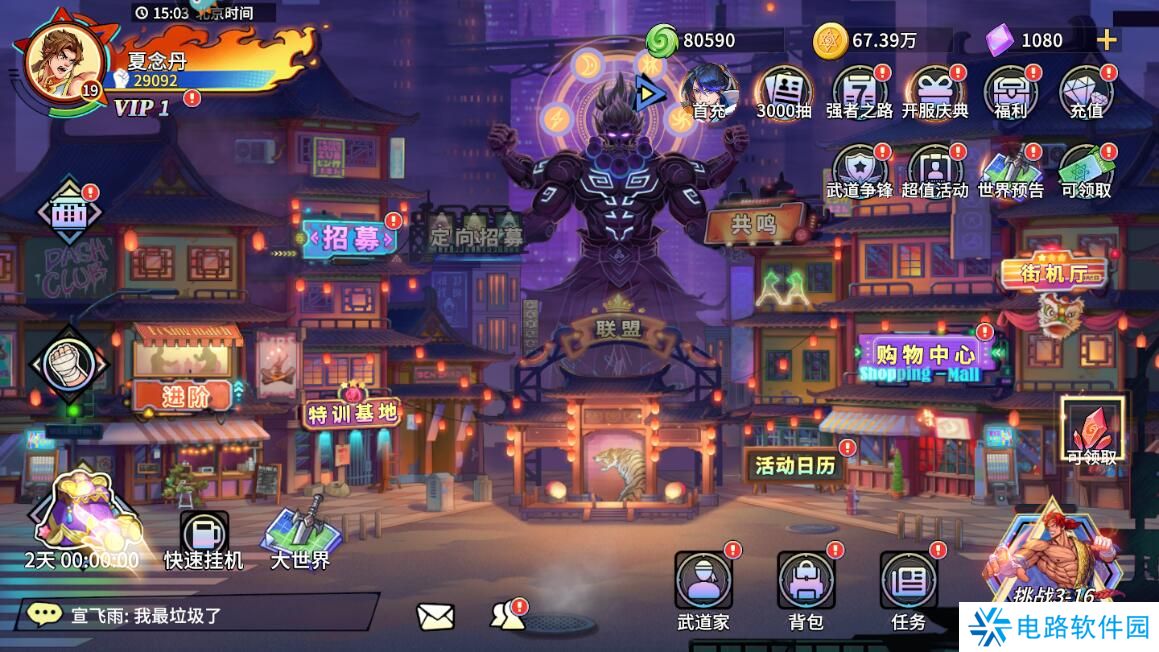
Task: Open the 活动日历 event calendar
Action: pyautogui.click(x=796, y=465)
